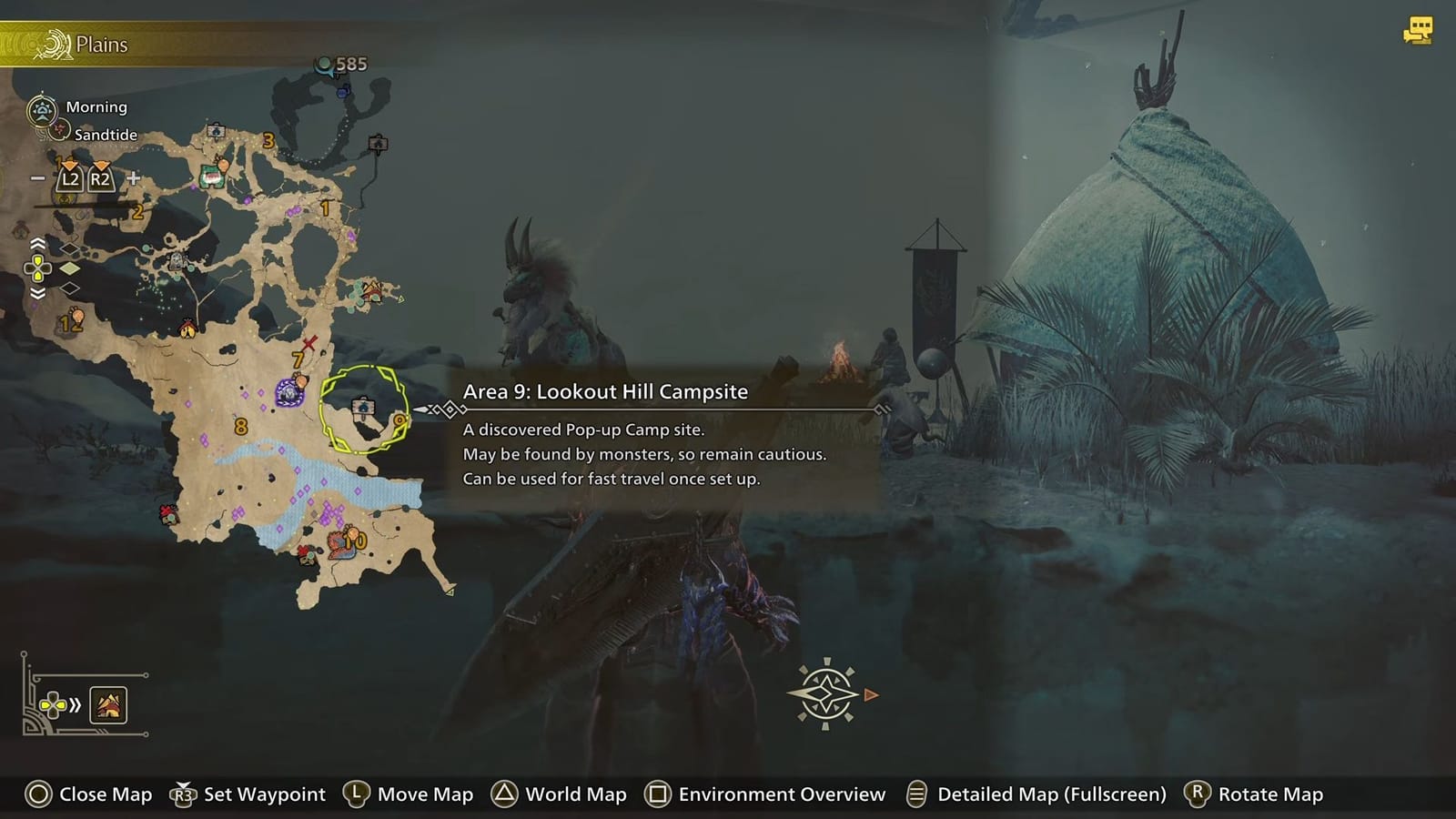The height and width of the screenshot is (819, 1456).
Task: Click the monster icon at Area 10
Action: coord(339,542)
